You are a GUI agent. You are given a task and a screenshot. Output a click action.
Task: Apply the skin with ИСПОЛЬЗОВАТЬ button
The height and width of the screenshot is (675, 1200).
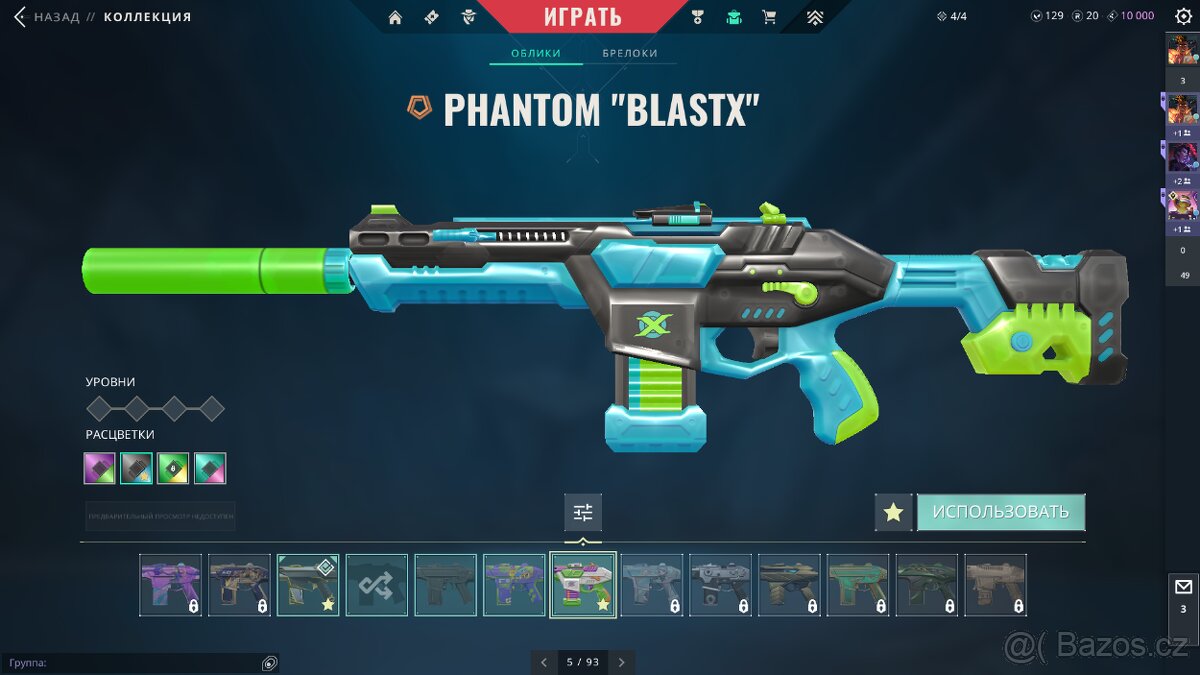click(x=1000, y=512)
